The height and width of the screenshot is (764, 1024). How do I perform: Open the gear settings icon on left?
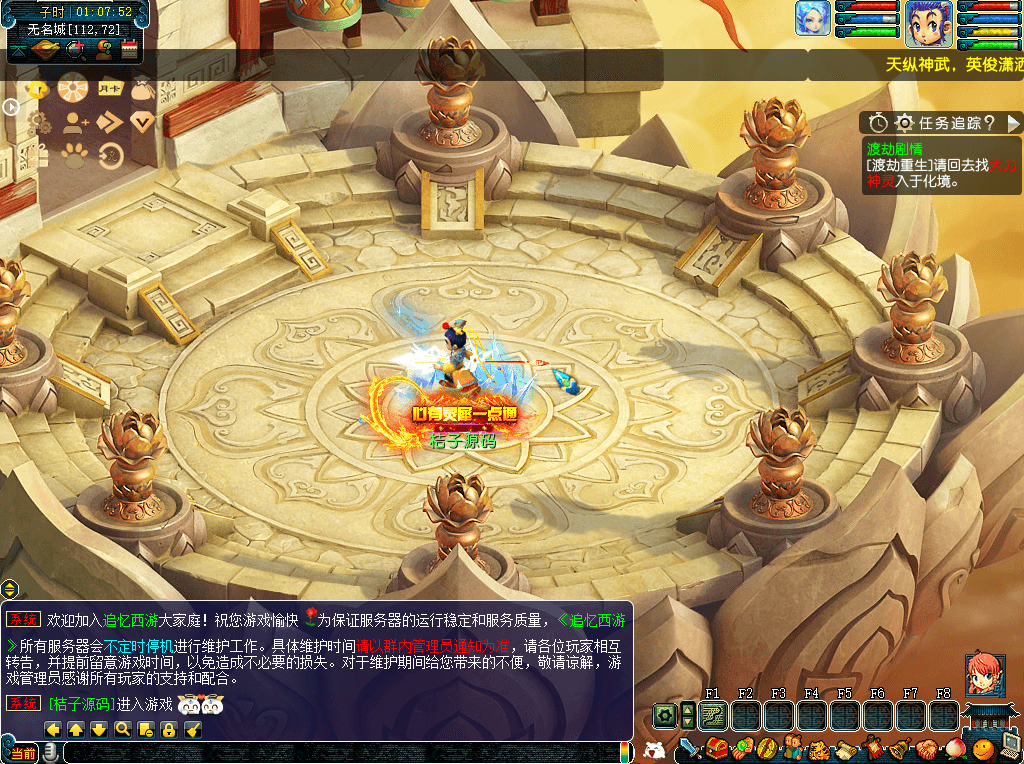click(x=39, y=122)
